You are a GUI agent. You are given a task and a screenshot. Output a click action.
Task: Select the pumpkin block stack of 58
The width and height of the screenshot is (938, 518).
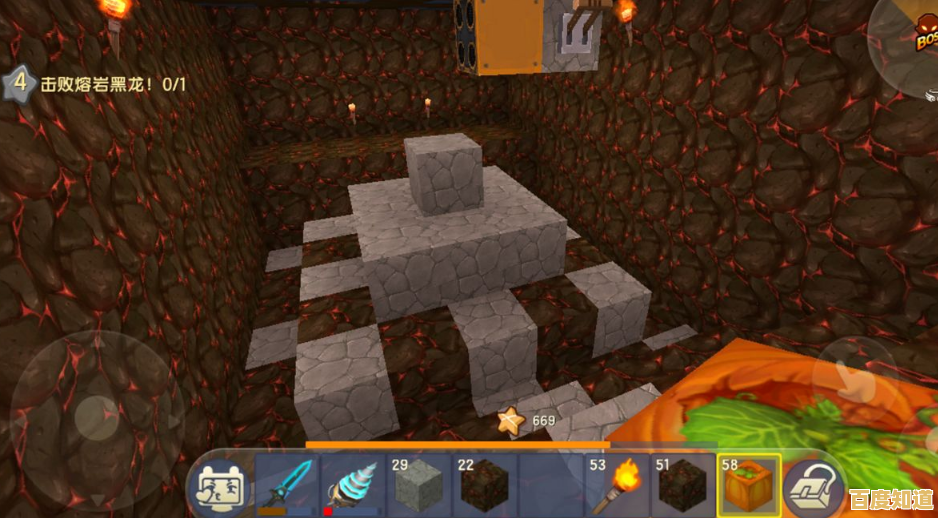[748, 485]
